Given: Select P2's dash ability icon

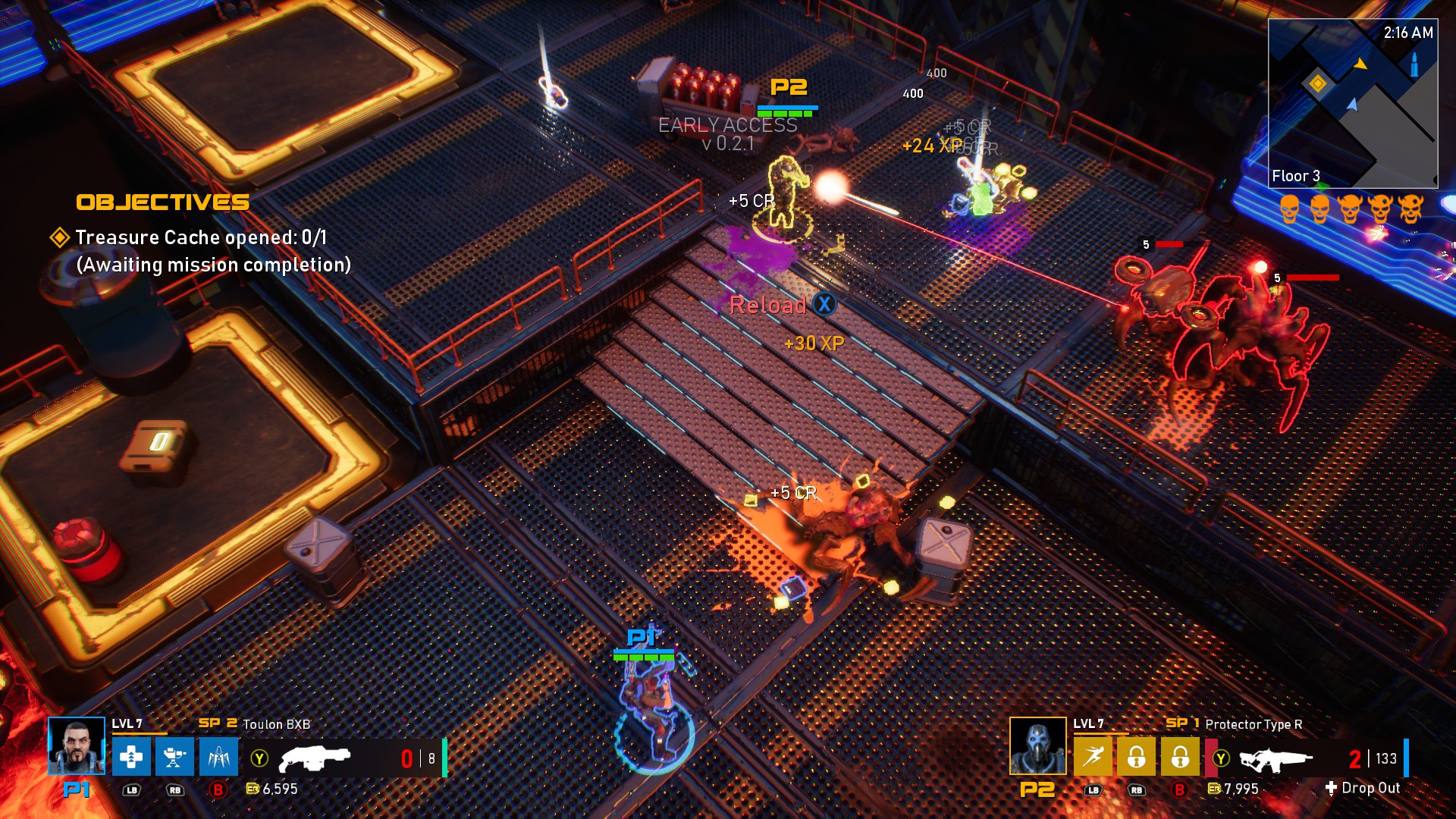Looking at the screenshot, I should [1094, 758].
